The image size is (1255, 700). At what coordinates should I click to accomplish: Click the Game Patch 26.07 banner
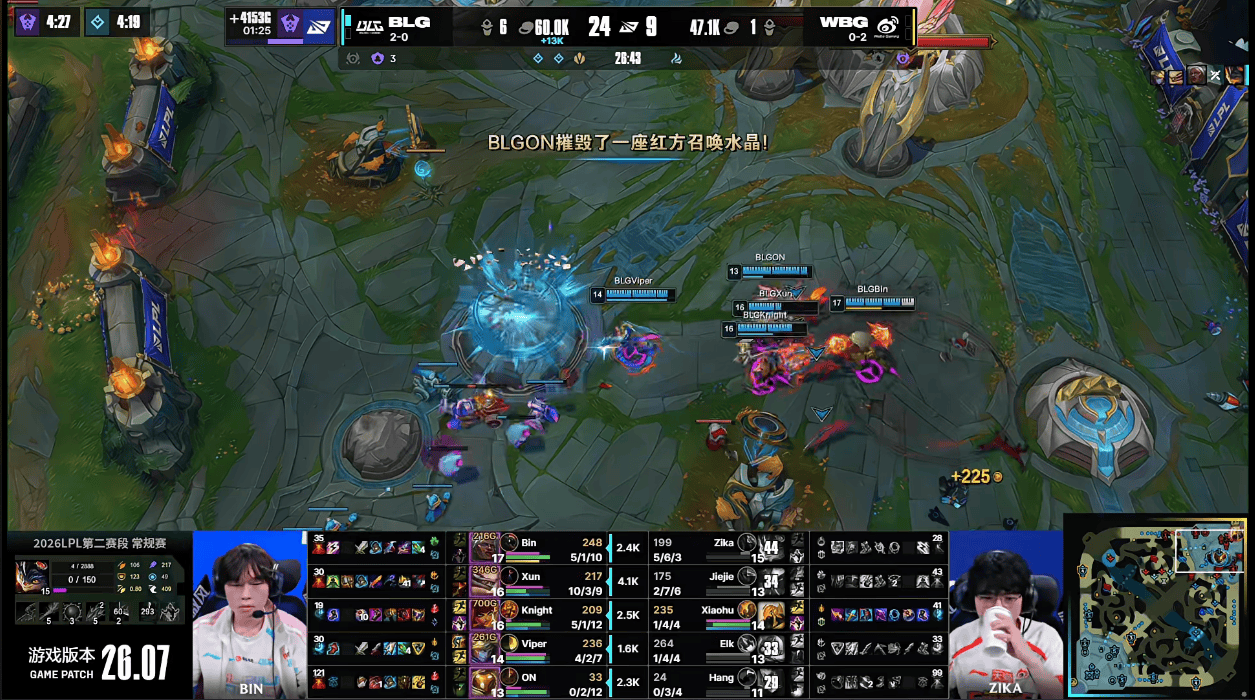(x=98, y=662)
